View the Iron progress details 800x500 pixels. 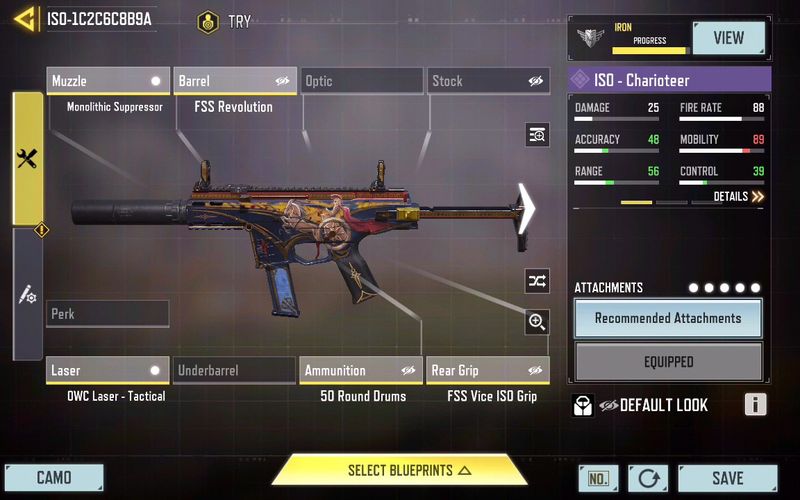tap(728, 39)
